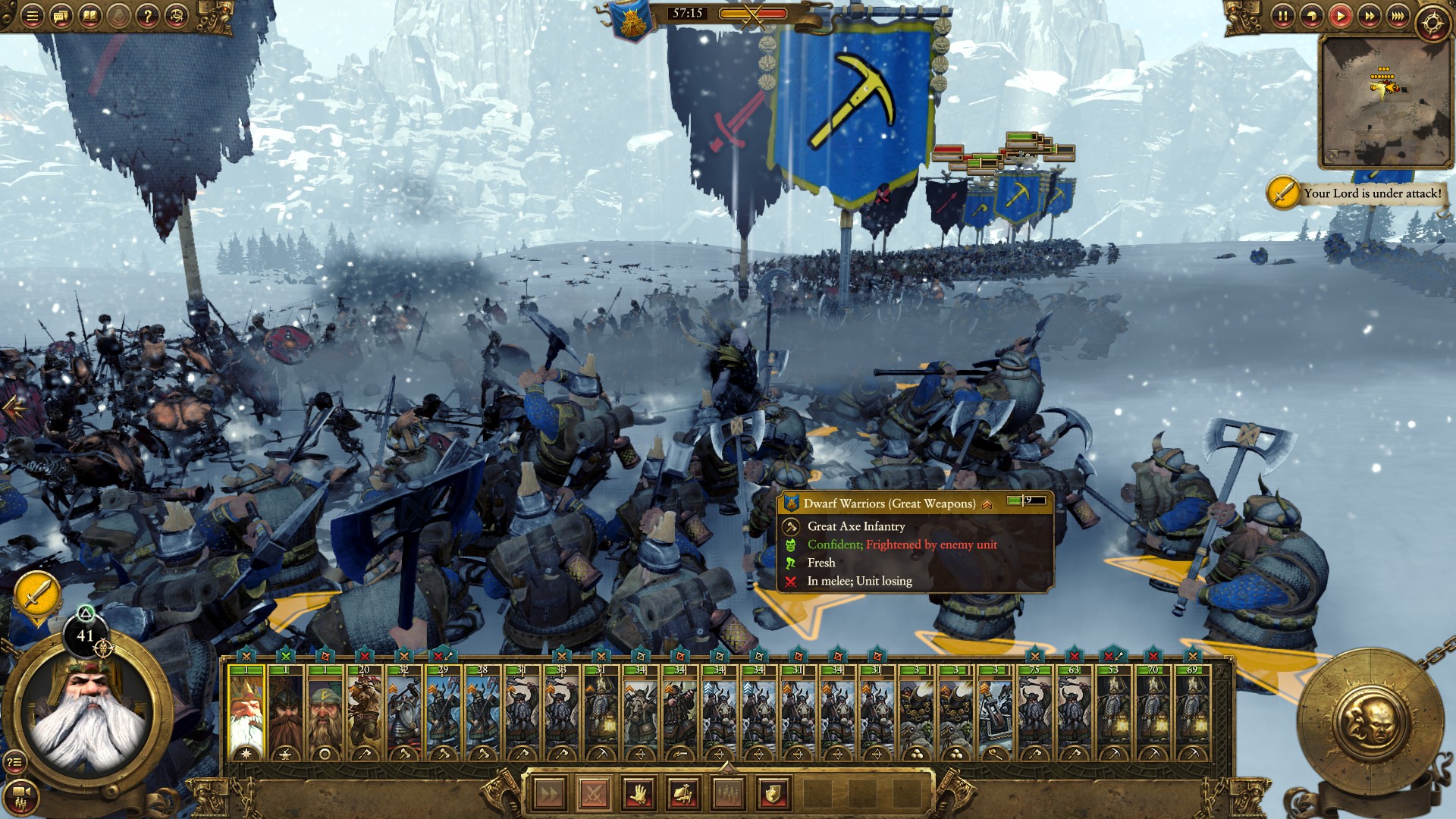The width and height of the screenshot is (1456, 819).
Task: Activate the halt raised-hand order
Action: click(639, 794)
